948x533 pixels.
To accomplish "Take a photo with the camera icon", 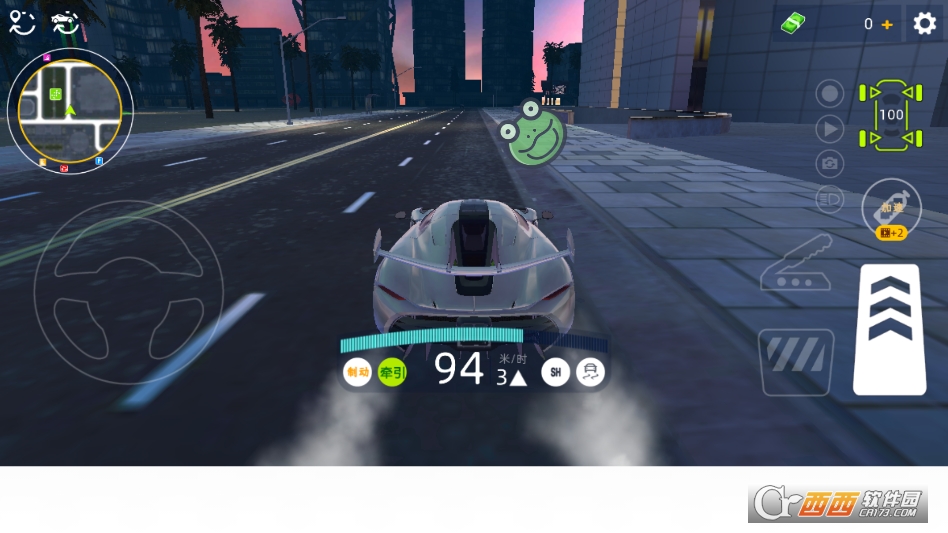I will pos(830,163).
